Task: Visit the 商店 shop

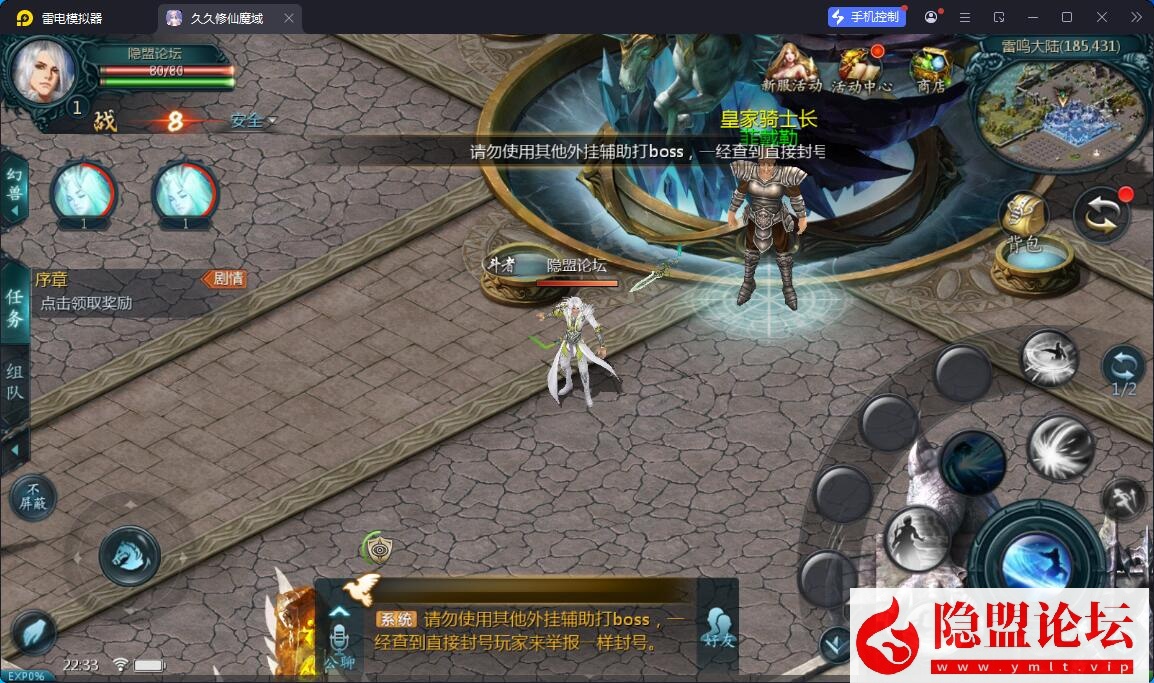Action: coord(930,70)
